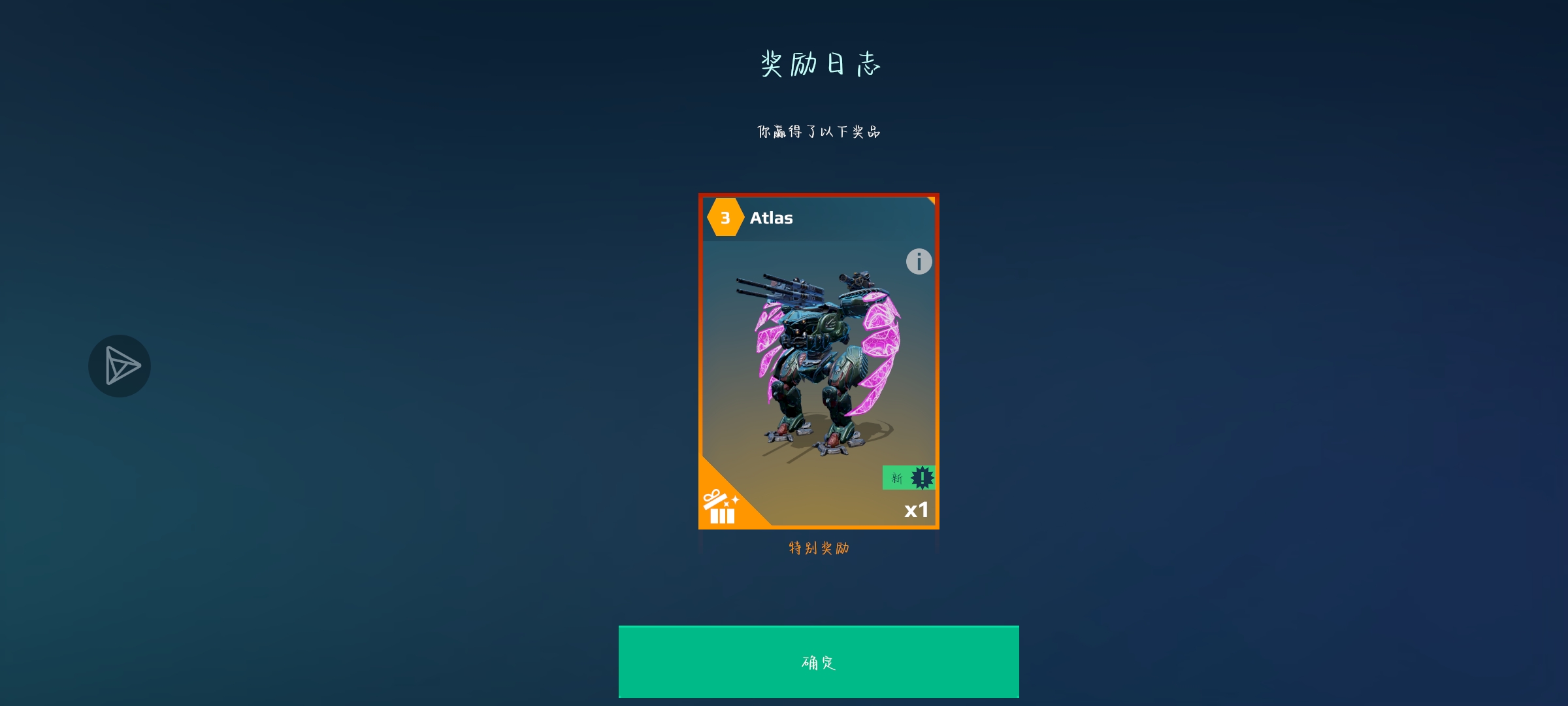The width and height of the screenshot is (1568, 706).
Task: Click the Atlas name label on the card
Action: [x=771, y=218]
